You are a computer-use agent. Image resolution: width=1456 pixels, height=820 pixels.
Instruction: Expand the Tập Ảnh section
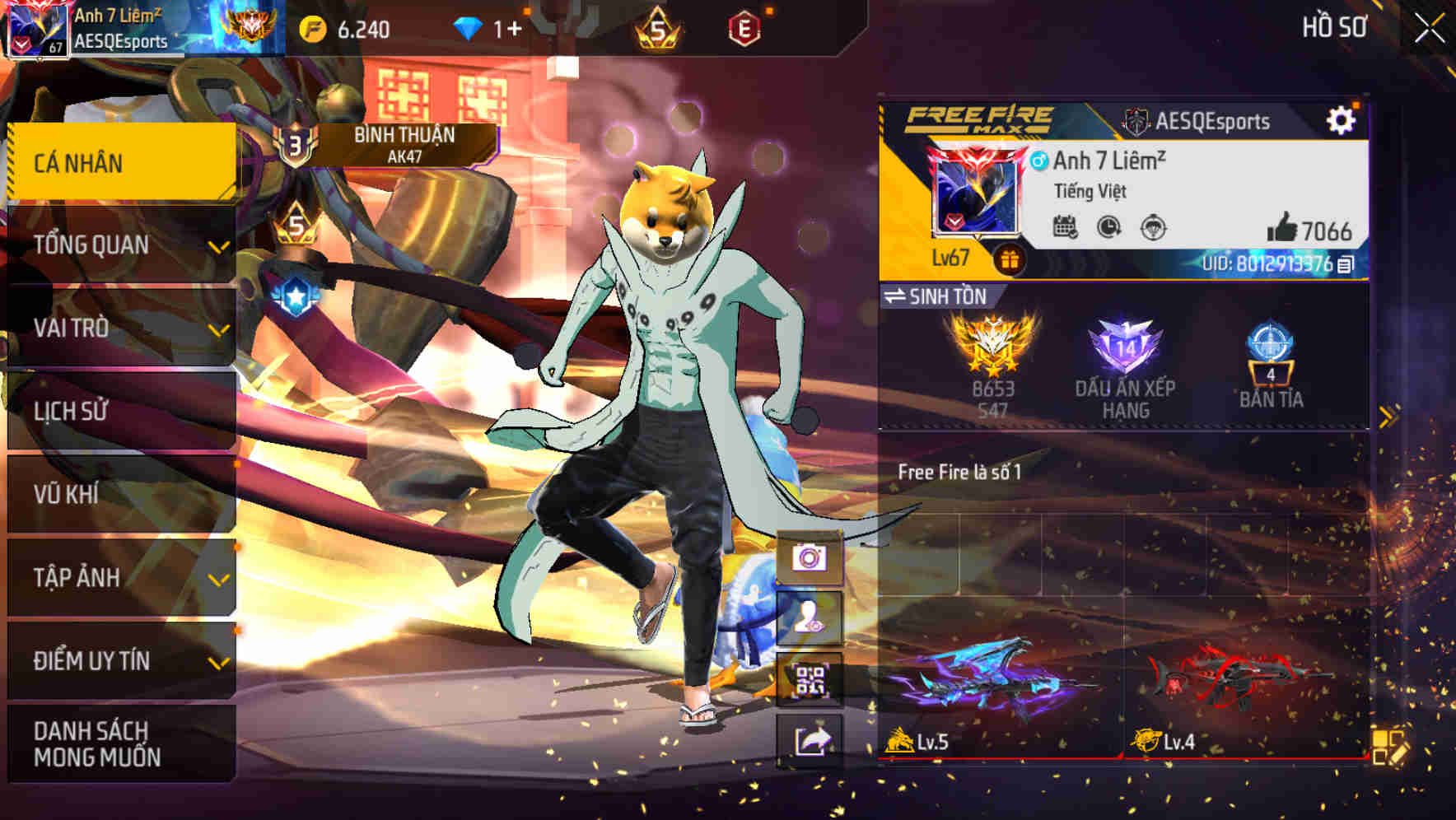pos(119,577)
